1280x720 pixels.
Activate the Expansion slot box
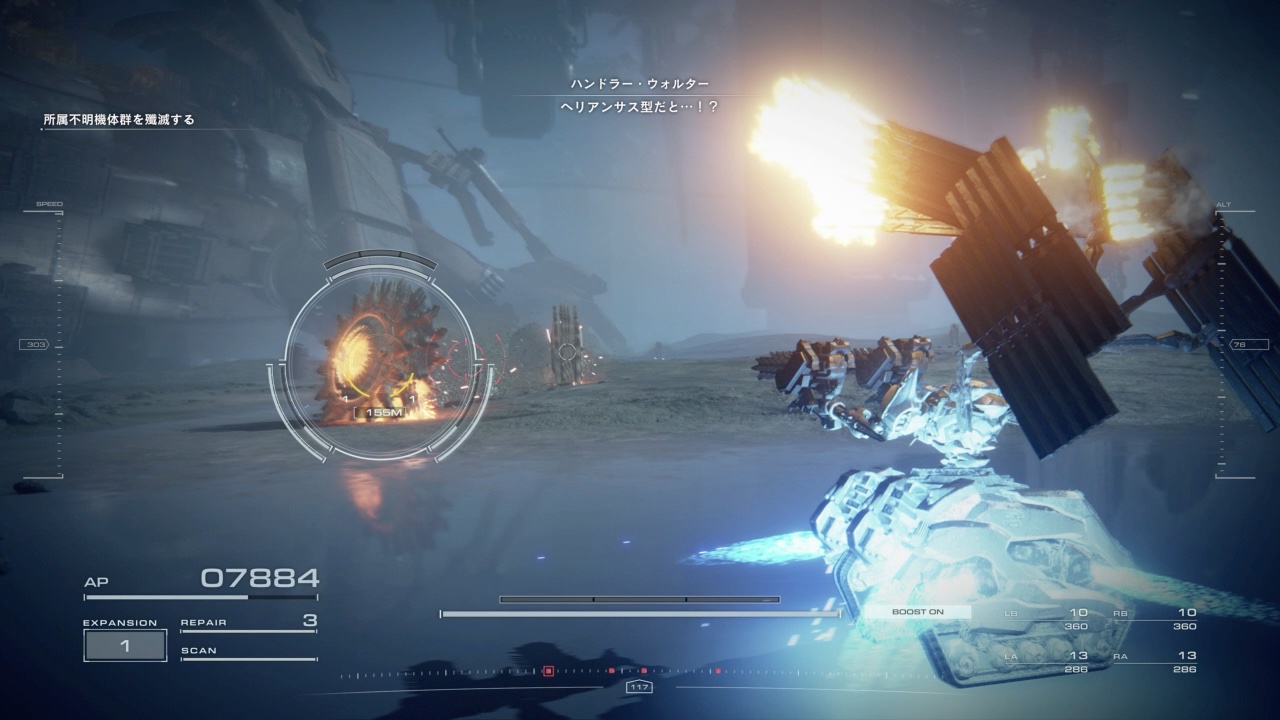[x=125, y=646]
